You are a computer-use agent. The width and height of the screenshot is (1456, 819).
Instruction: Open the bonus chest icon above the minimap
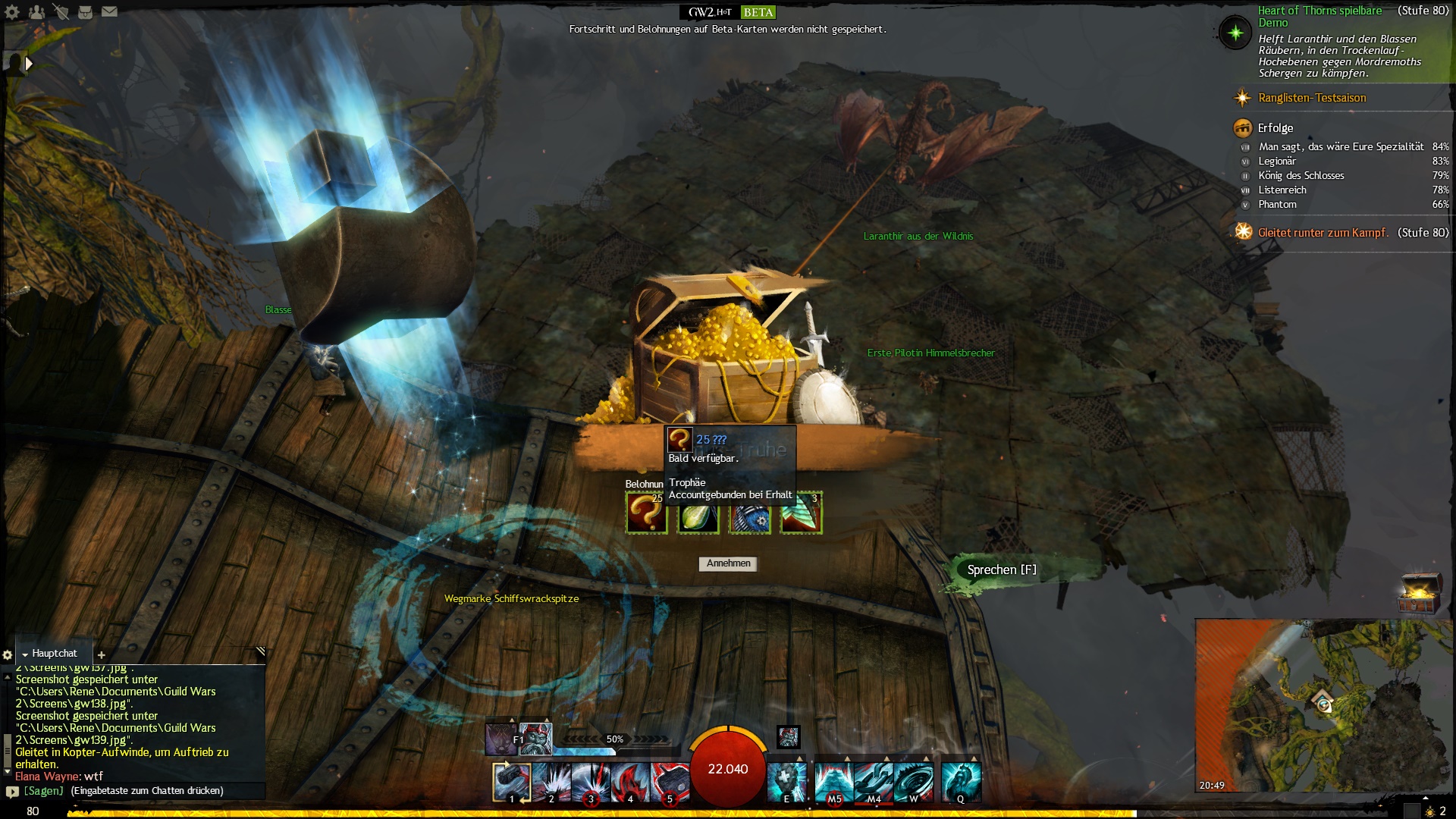1418,594
